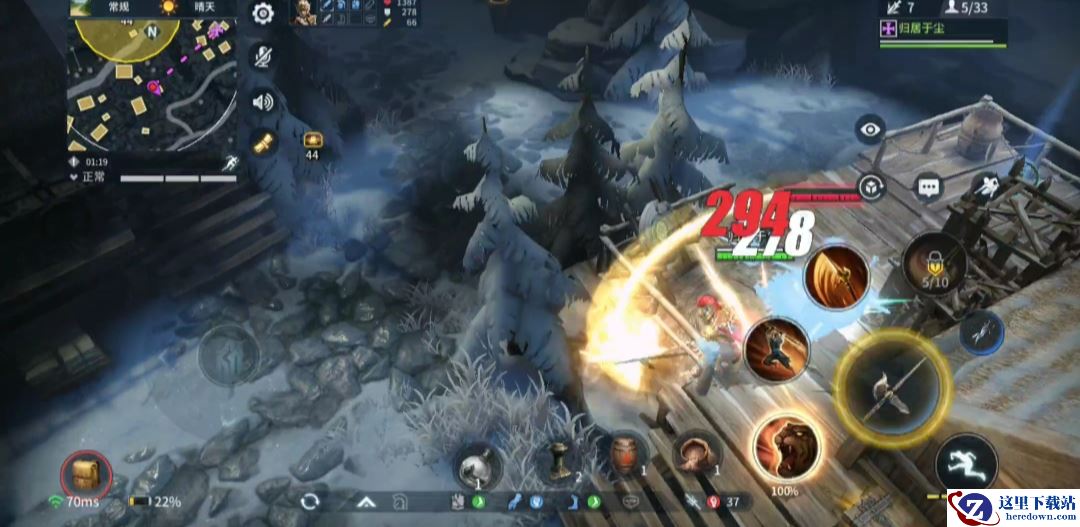Viewport: 1080px width, 527px height.
Task: Toggle the speaker sound button
Action: (x=263, y=101)
